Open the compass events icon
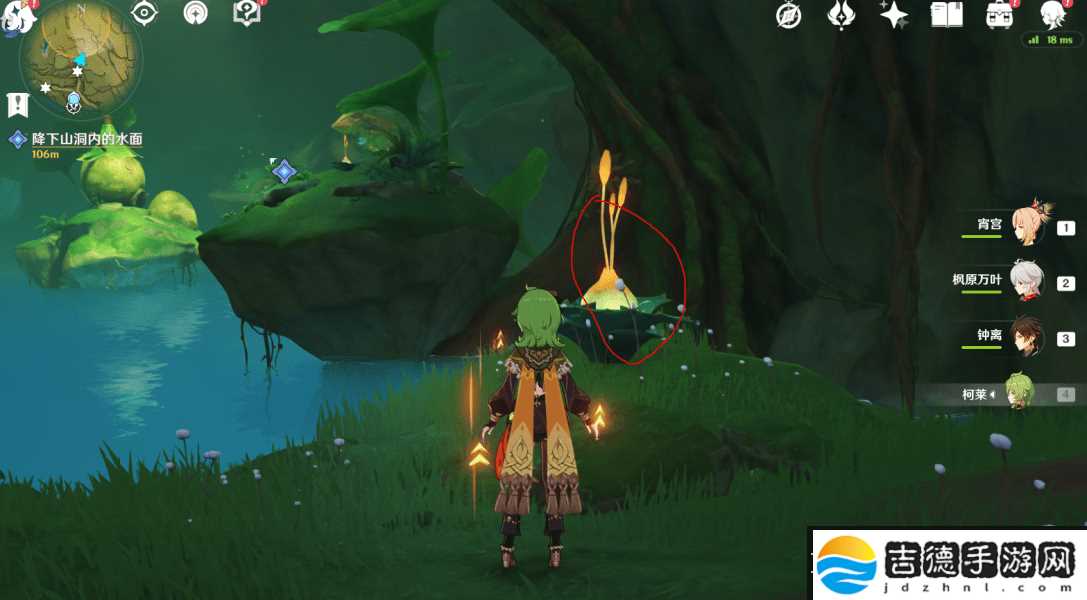This screenshot has height=600, width=1087. click(789, 15)
